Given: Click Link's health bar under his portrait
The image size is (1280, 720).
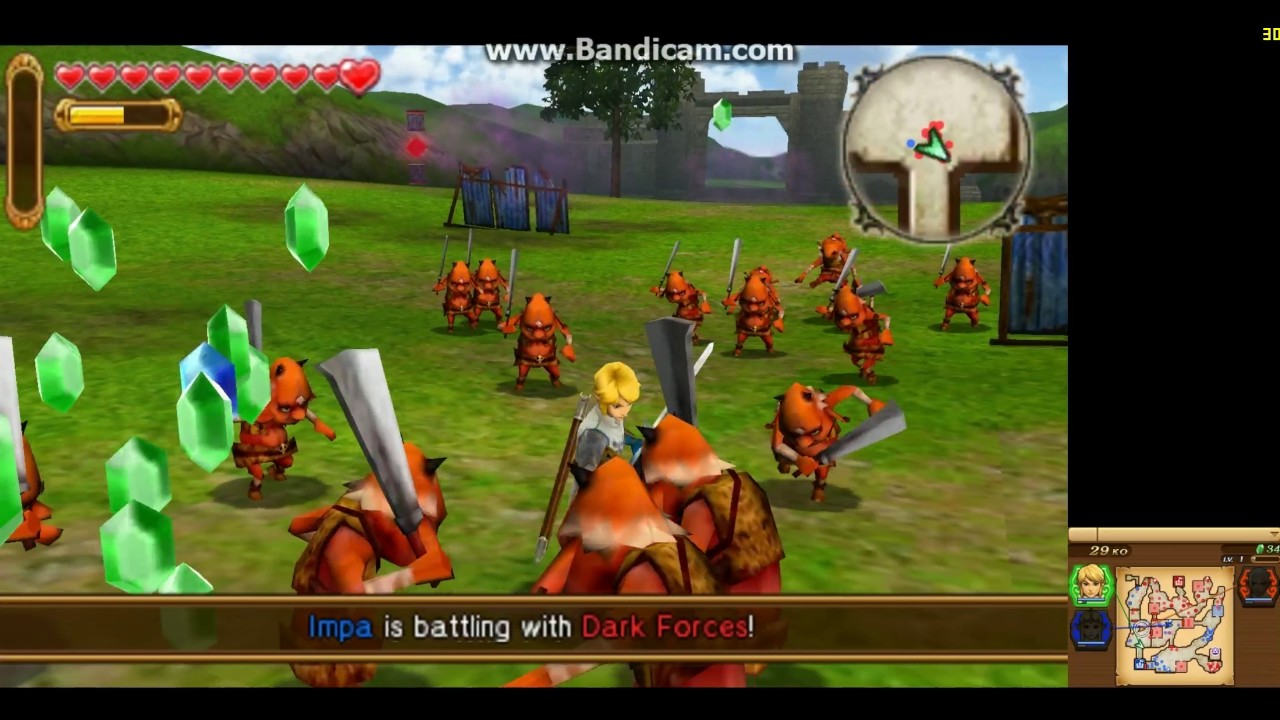Looking at the screenshot, I should [1089, 602].
